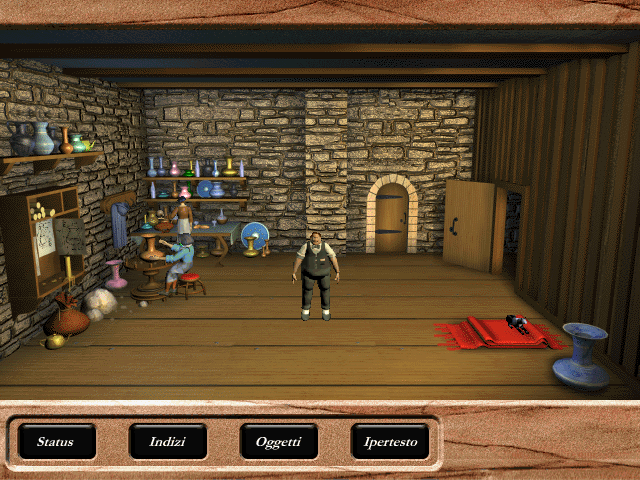Show the Indizi clues list
640x480 pixels.
pyautogui.click(x=168, y=441)
